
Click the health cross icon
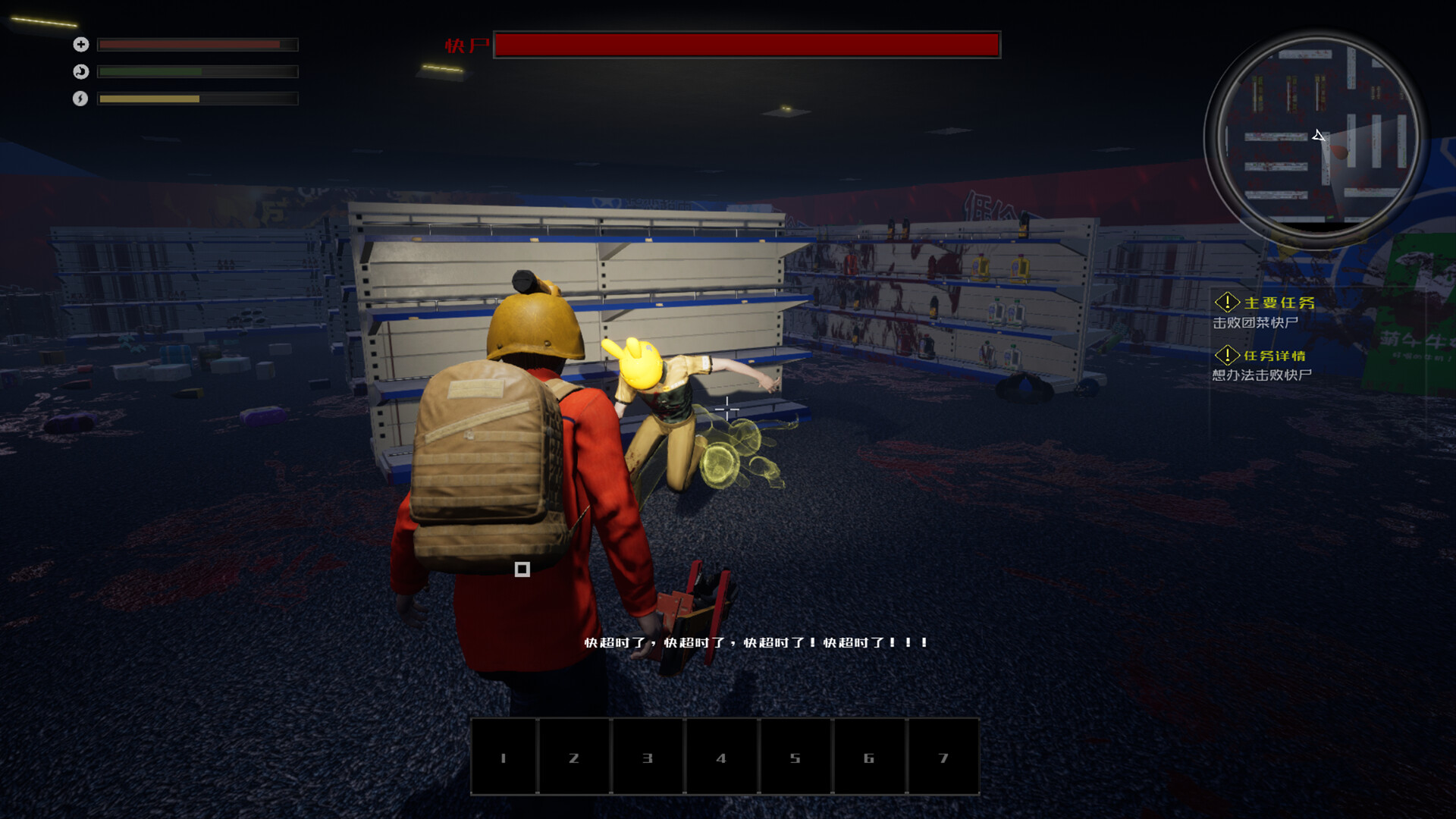(x=80, y=45)
